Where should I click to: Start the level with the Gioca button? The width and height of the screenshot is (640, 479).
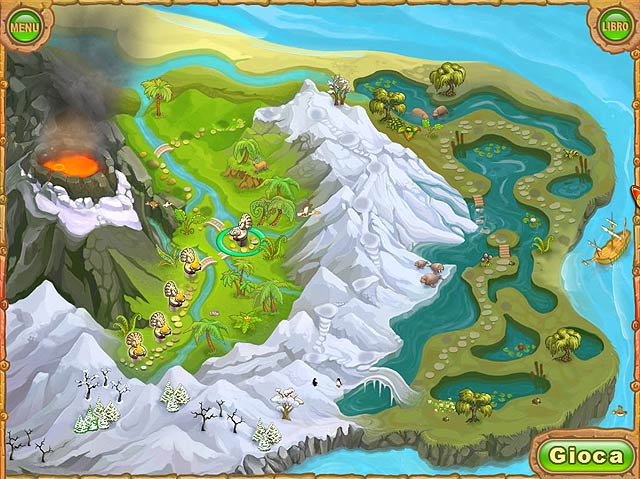click(587, 456)
